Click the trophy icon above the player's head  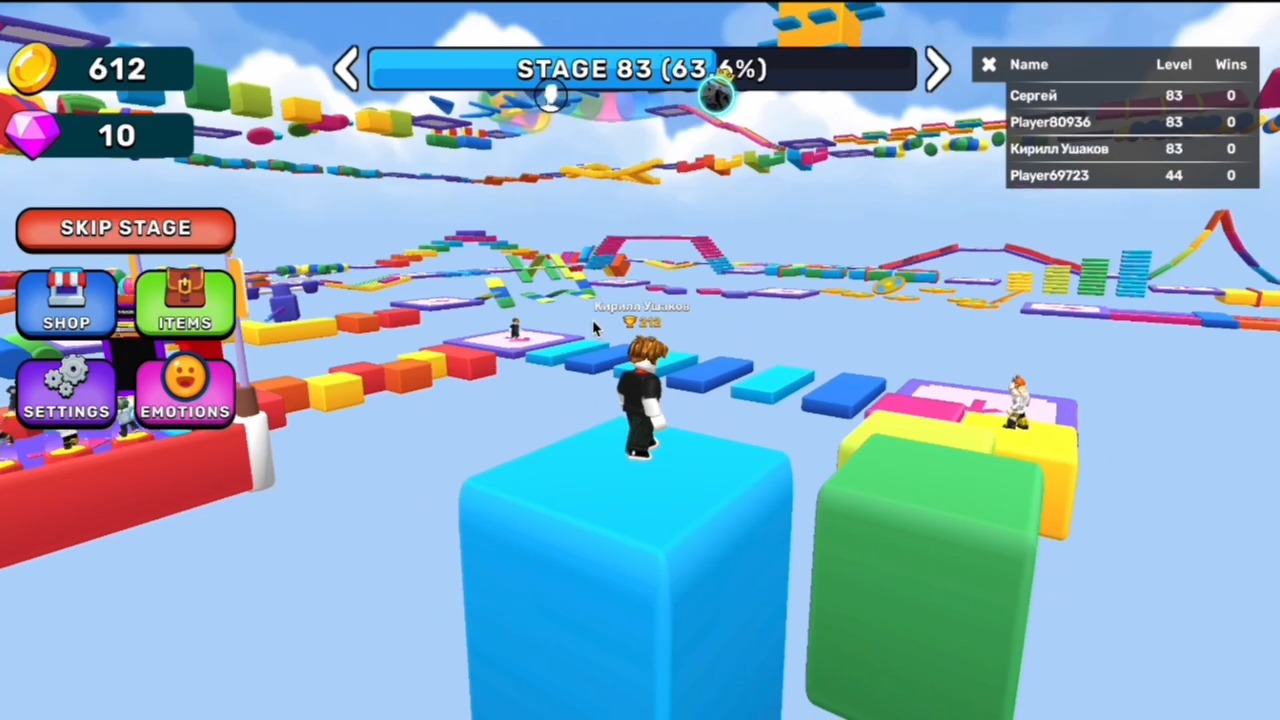[x=628, y=322]
